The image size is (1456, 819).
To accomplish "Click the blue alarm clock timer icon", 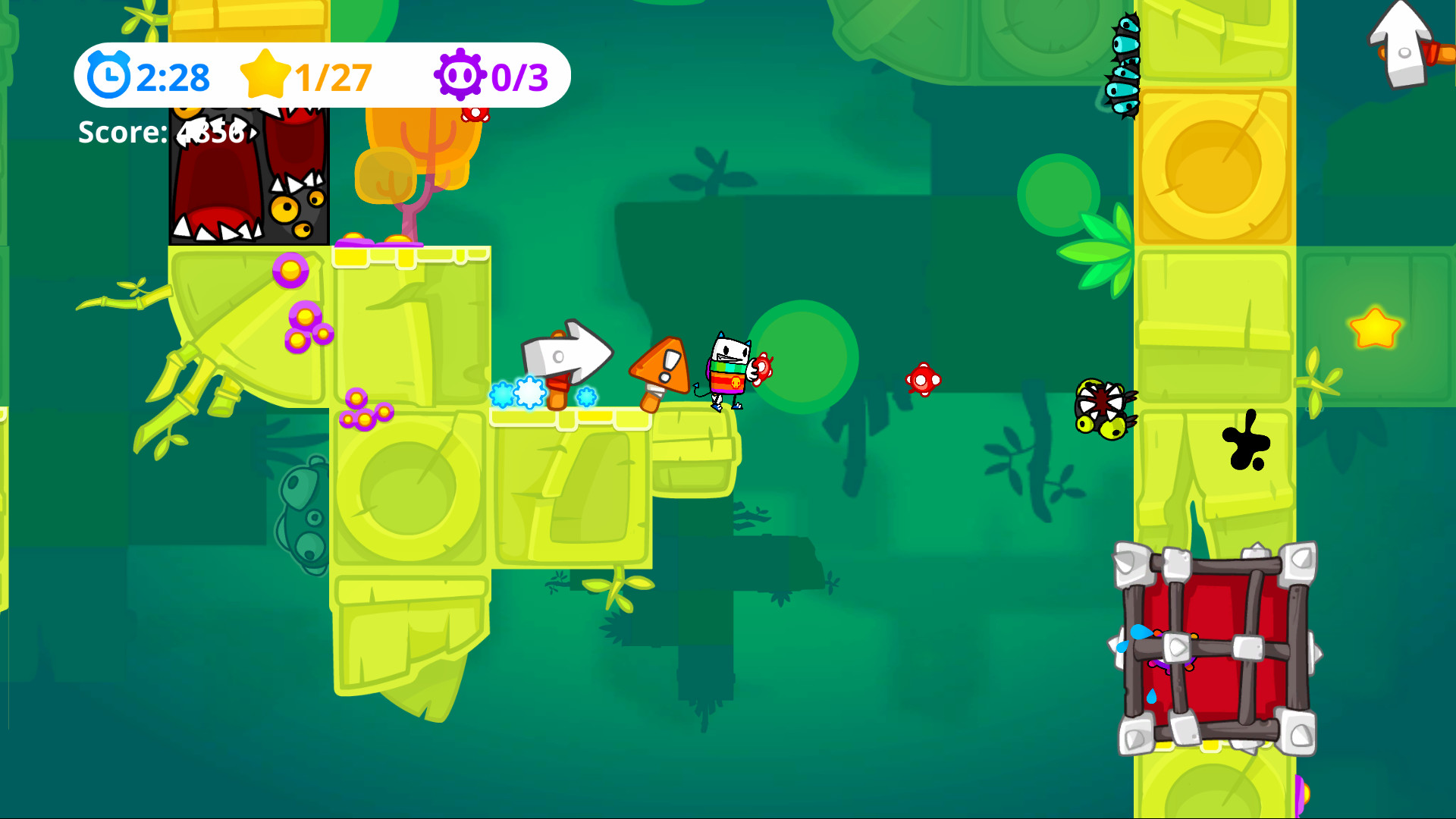I will pos(110,75).
